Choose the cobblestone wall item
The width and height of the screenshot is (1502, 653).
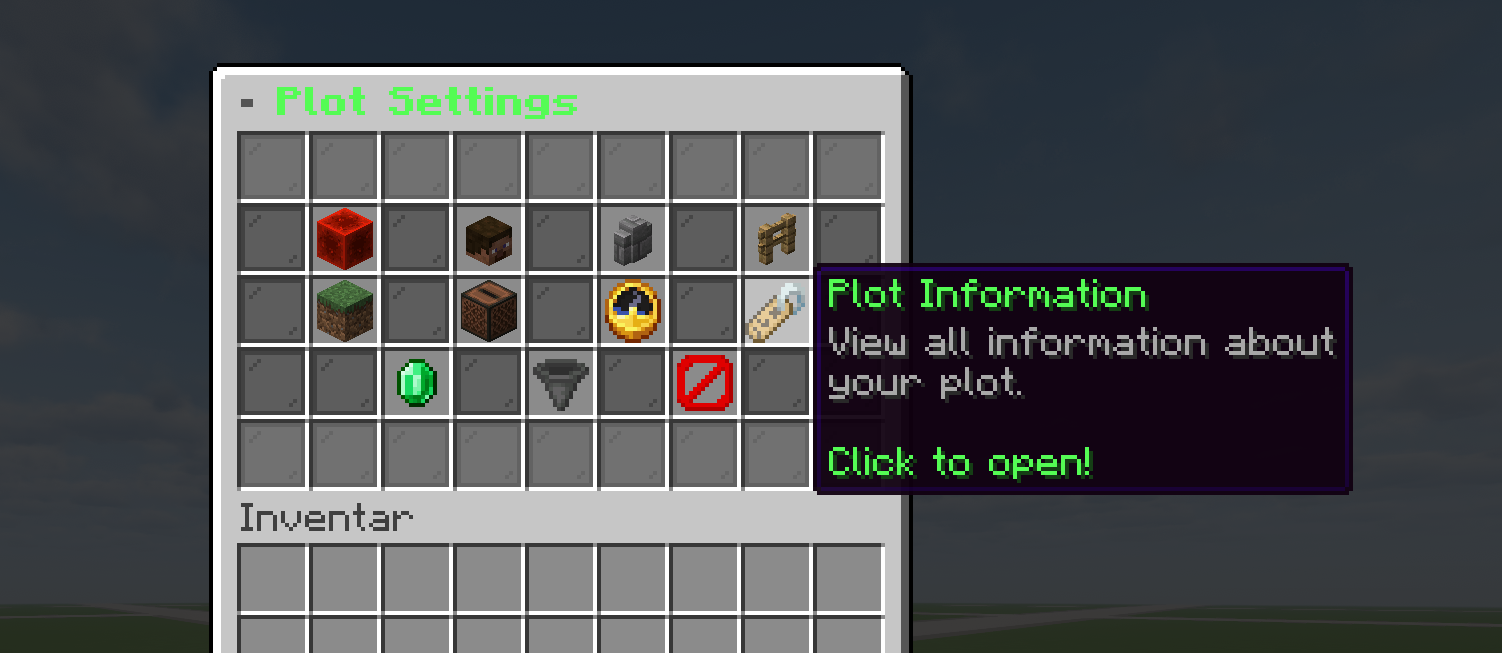pos(632,238)
